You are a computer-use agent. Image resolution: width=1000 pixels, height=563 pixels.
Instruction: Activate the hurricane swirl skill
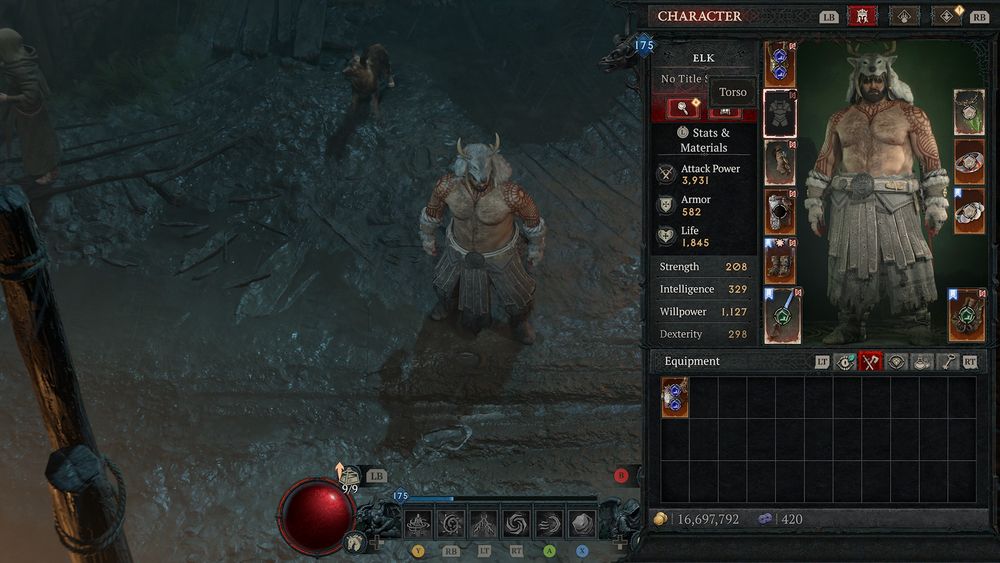pyautogui.click(x=517, y=523)
